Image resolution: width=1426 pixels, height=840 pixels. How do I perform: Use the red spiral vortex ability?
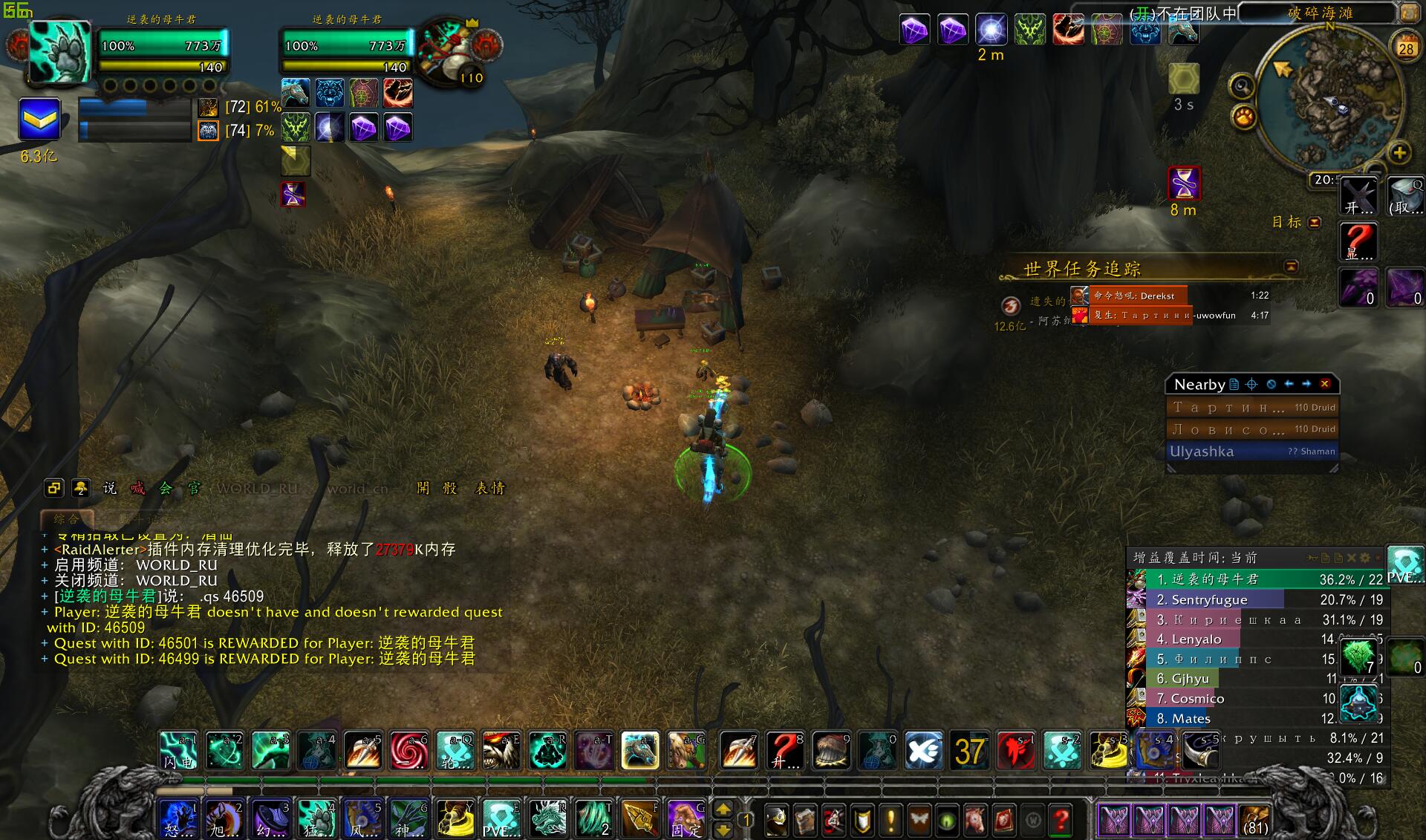[409, 749]
